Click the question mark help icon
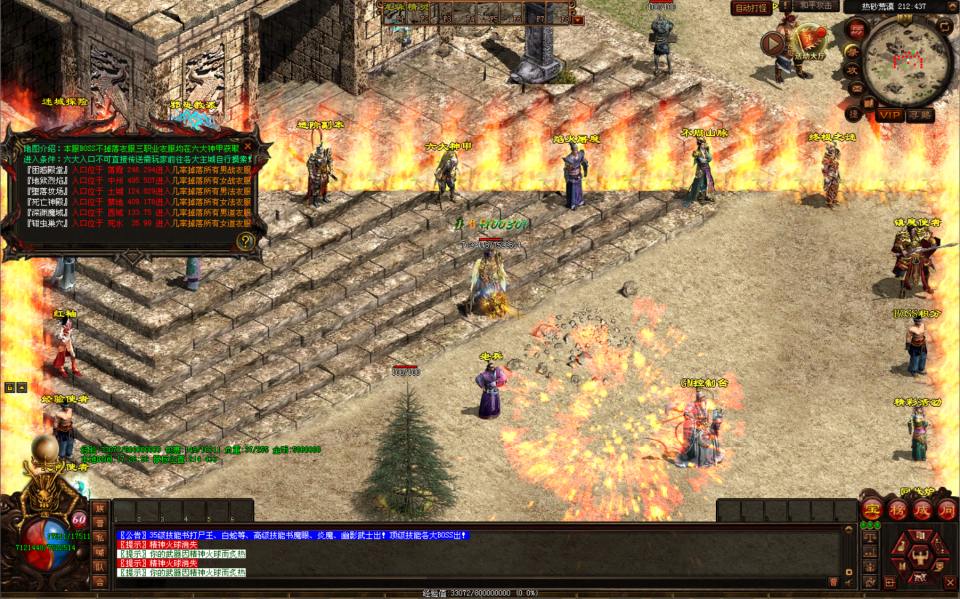Image resolution: width=960 pixels, height=599 pixels. point(246,241)
